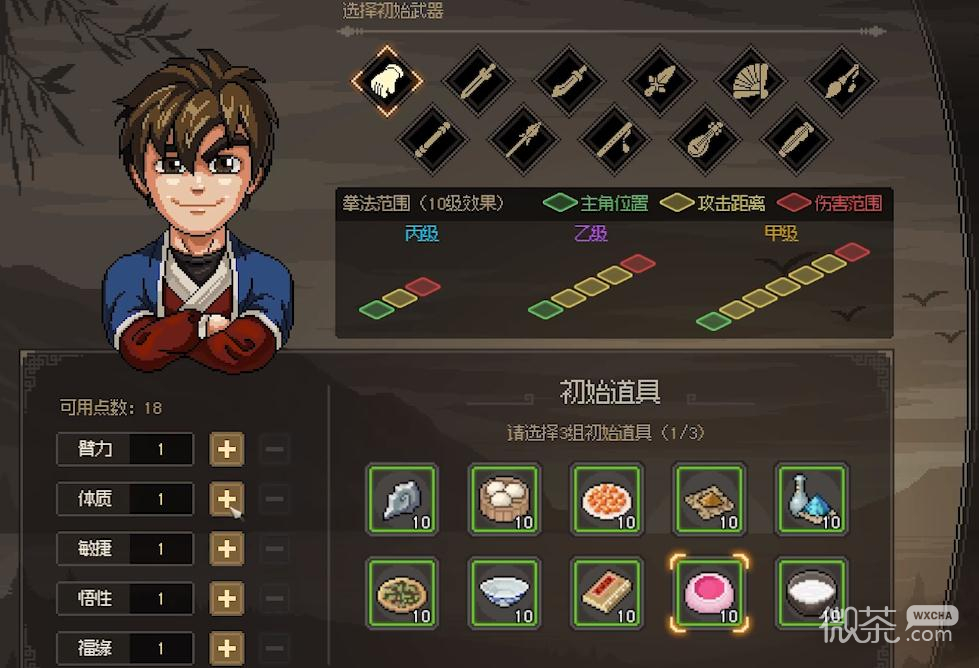Select the bottle with blue powder item
979x668 pixels.
coord(811,497)
